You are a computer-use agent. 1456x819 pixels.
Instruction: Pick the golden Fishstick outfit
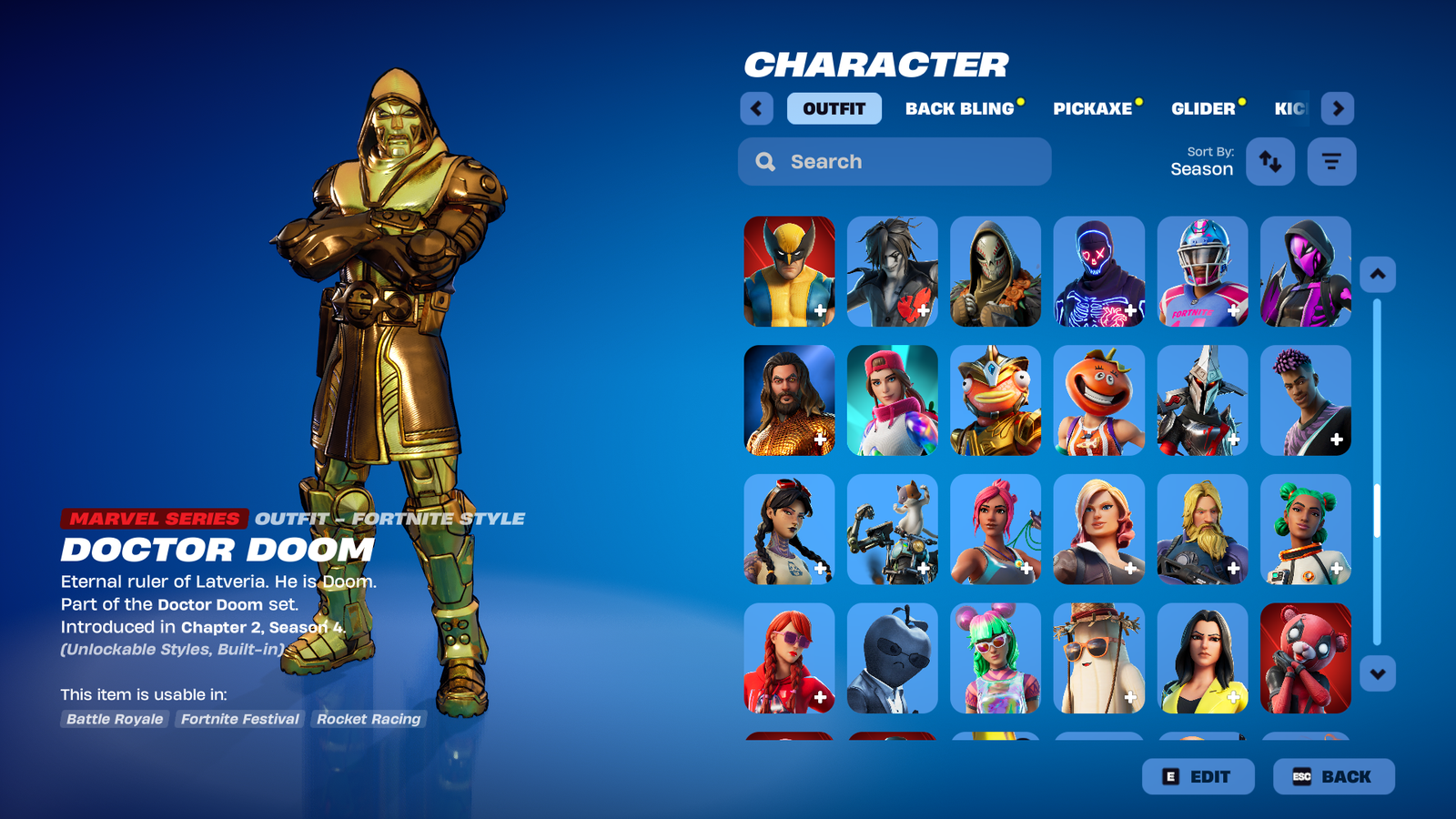point(996,400)
